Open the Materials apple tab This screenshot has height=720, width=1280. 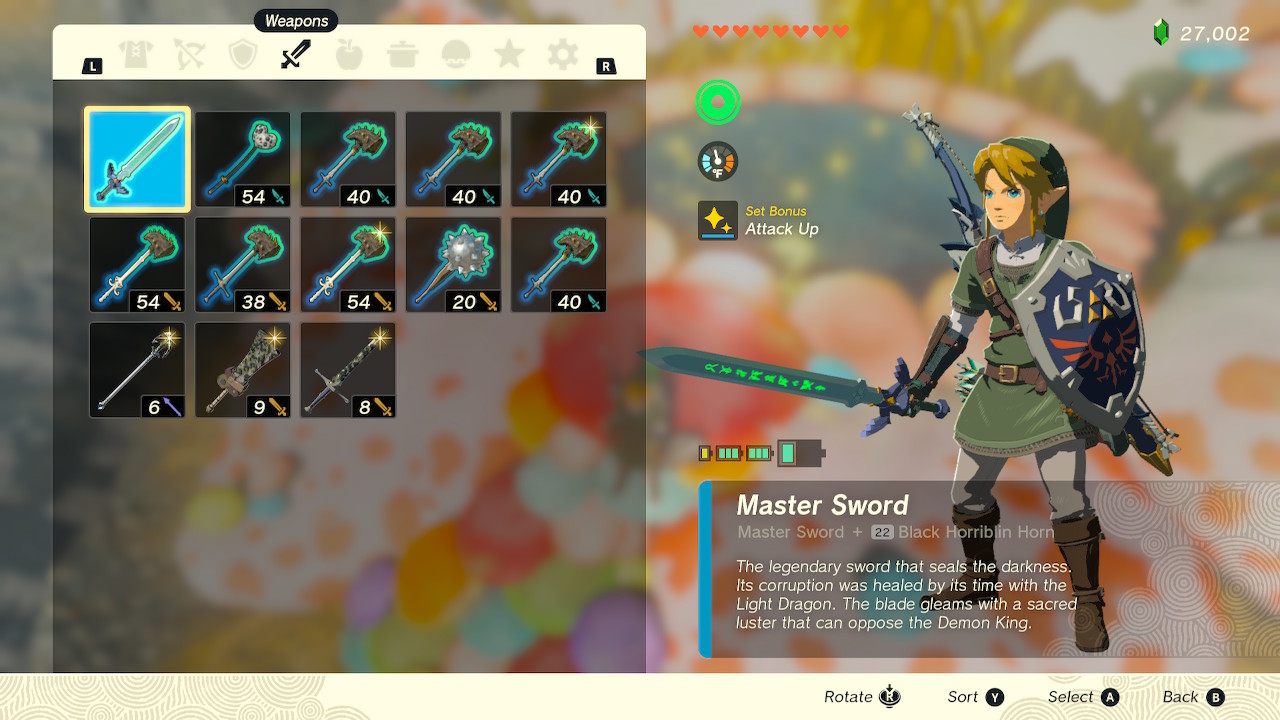pyautogui.click(x=349, y=54)
